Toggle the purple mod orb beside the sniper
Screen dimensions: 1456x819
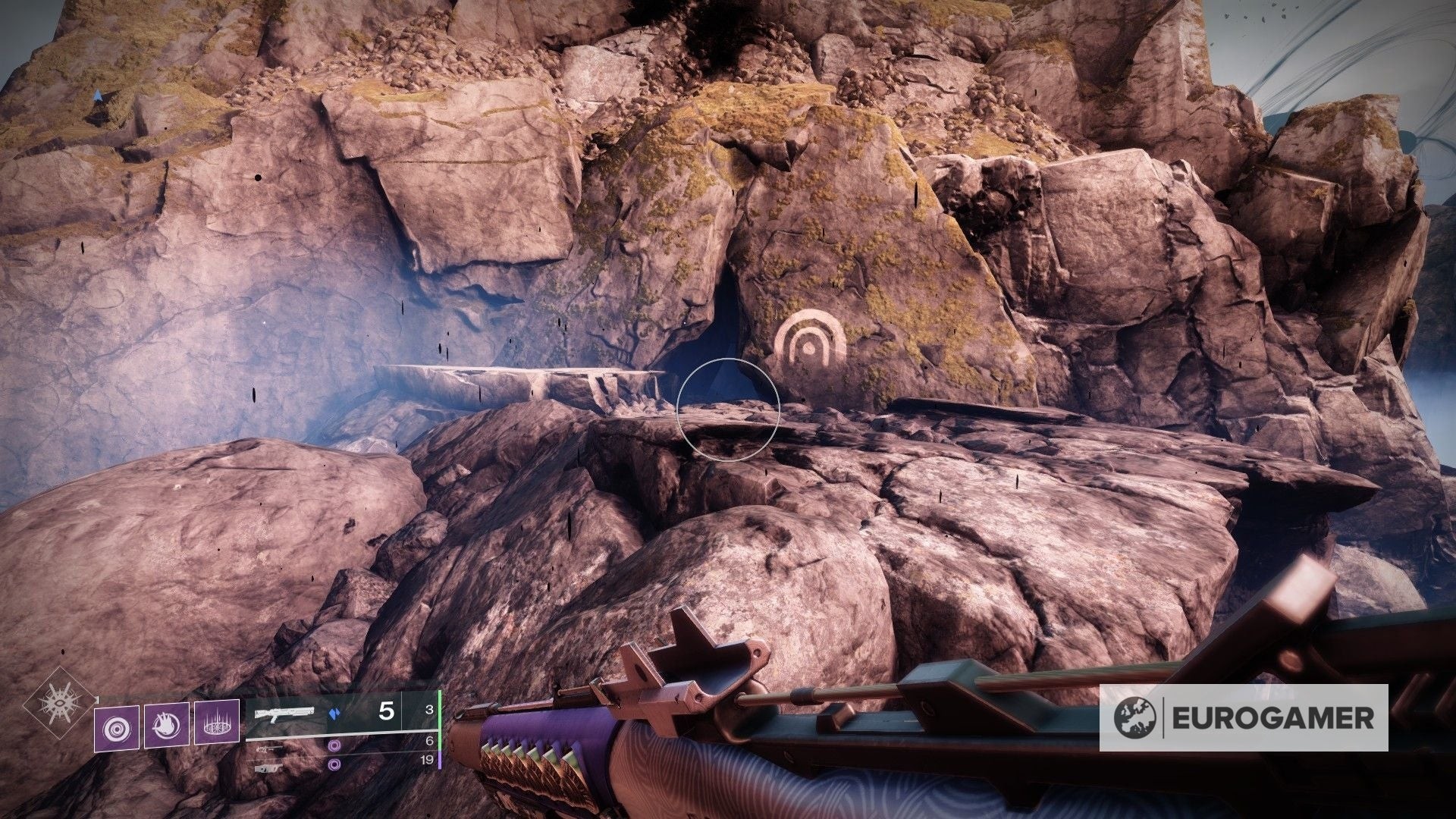tap(333, 747)
